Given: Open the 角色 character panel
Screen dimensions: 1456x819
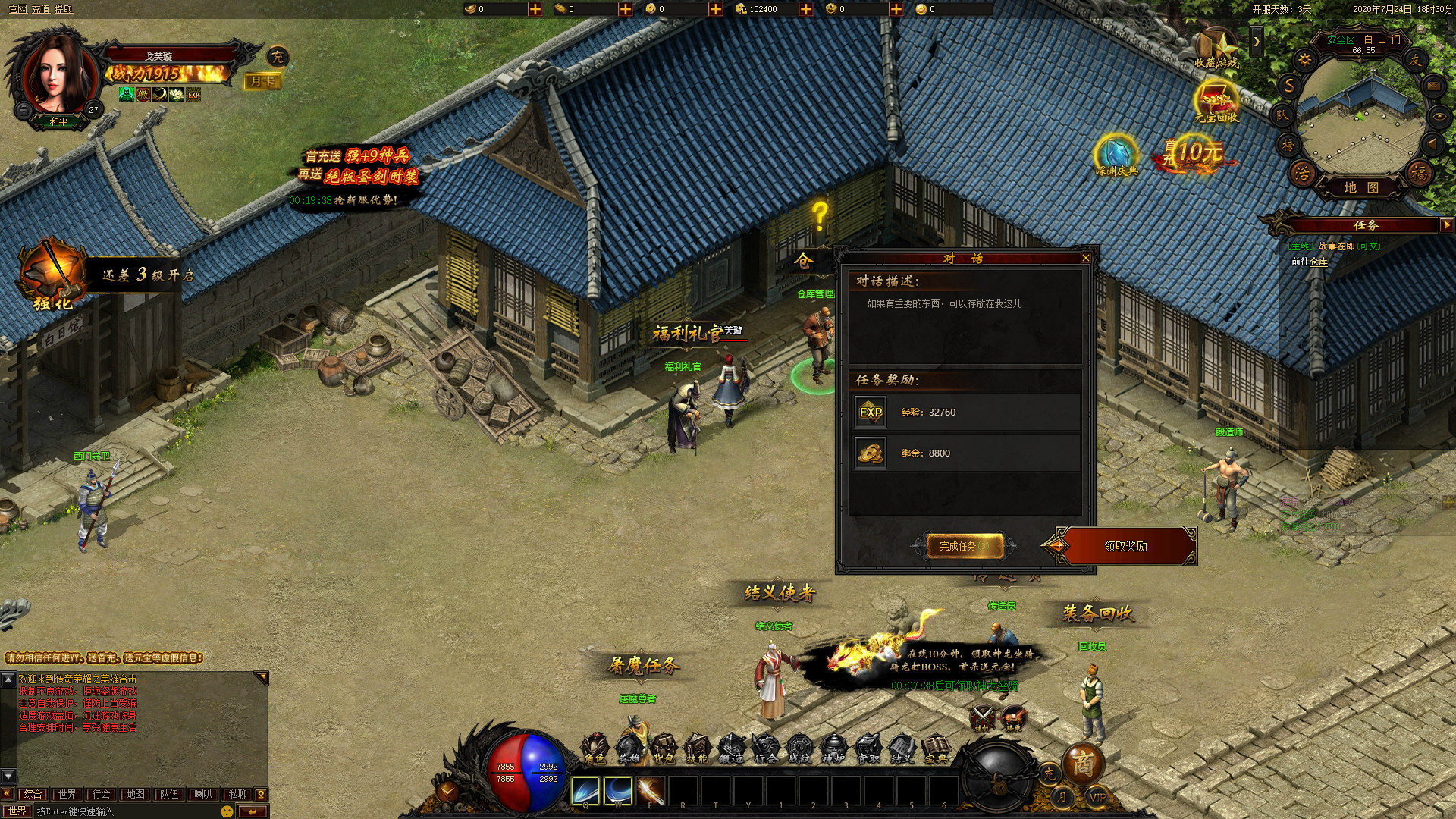Looking at the screenshot, I should click(x=595, y=748).
